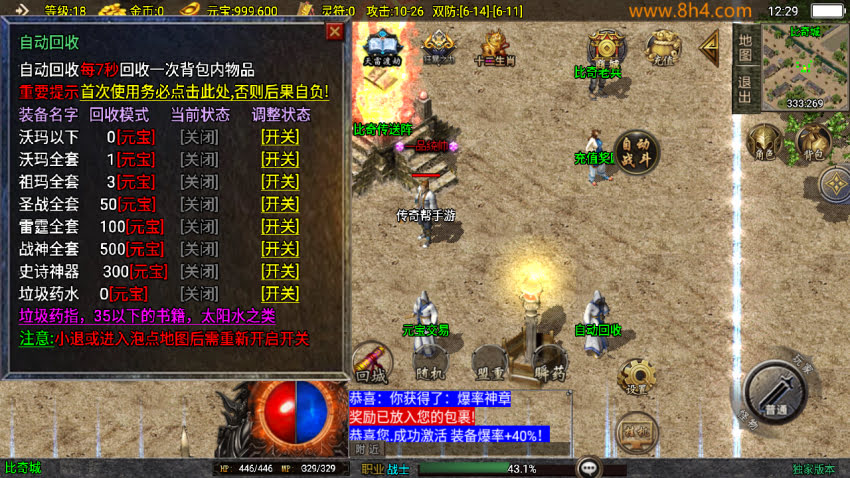This screenshot has width=850, height=478.
Task: Collapse the top icon bar arrow
Action: [x=709, y=44]
